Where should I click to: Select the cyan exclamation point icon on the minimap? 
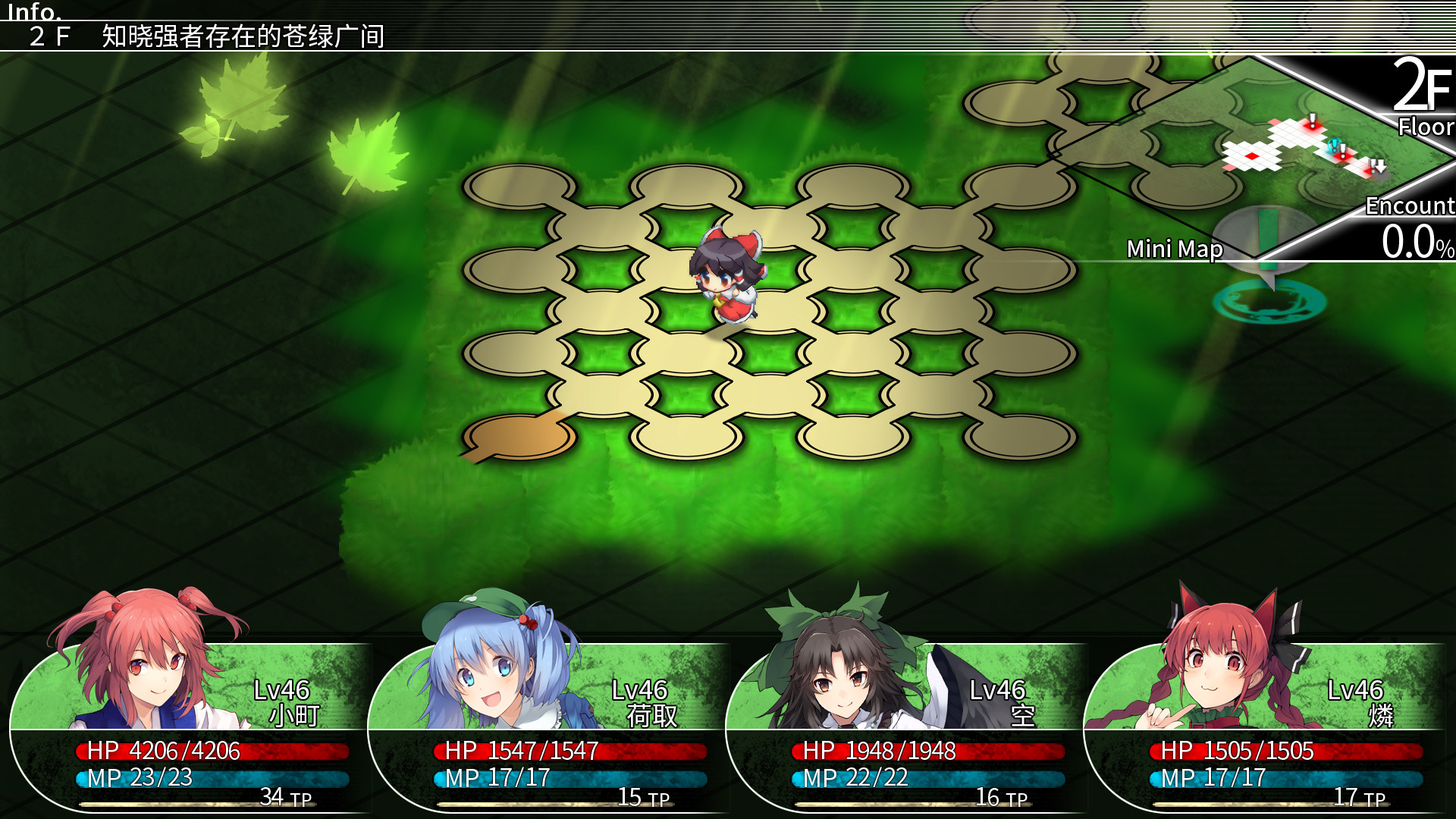pyautogui.click(x=1335, y=145)
